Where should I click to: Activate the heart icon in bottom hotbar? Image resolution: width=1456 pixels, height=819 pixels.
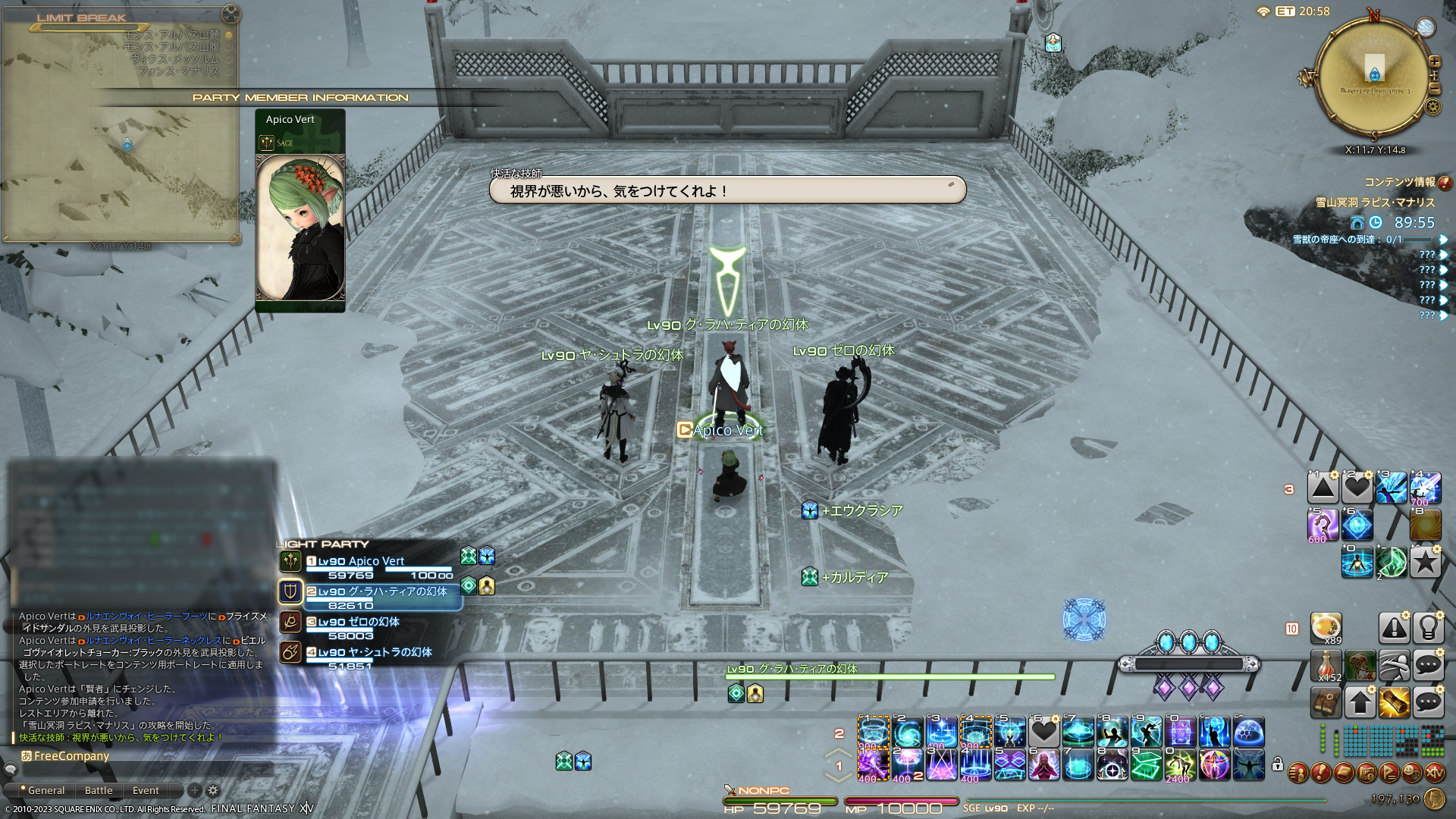pos(1043,732)
